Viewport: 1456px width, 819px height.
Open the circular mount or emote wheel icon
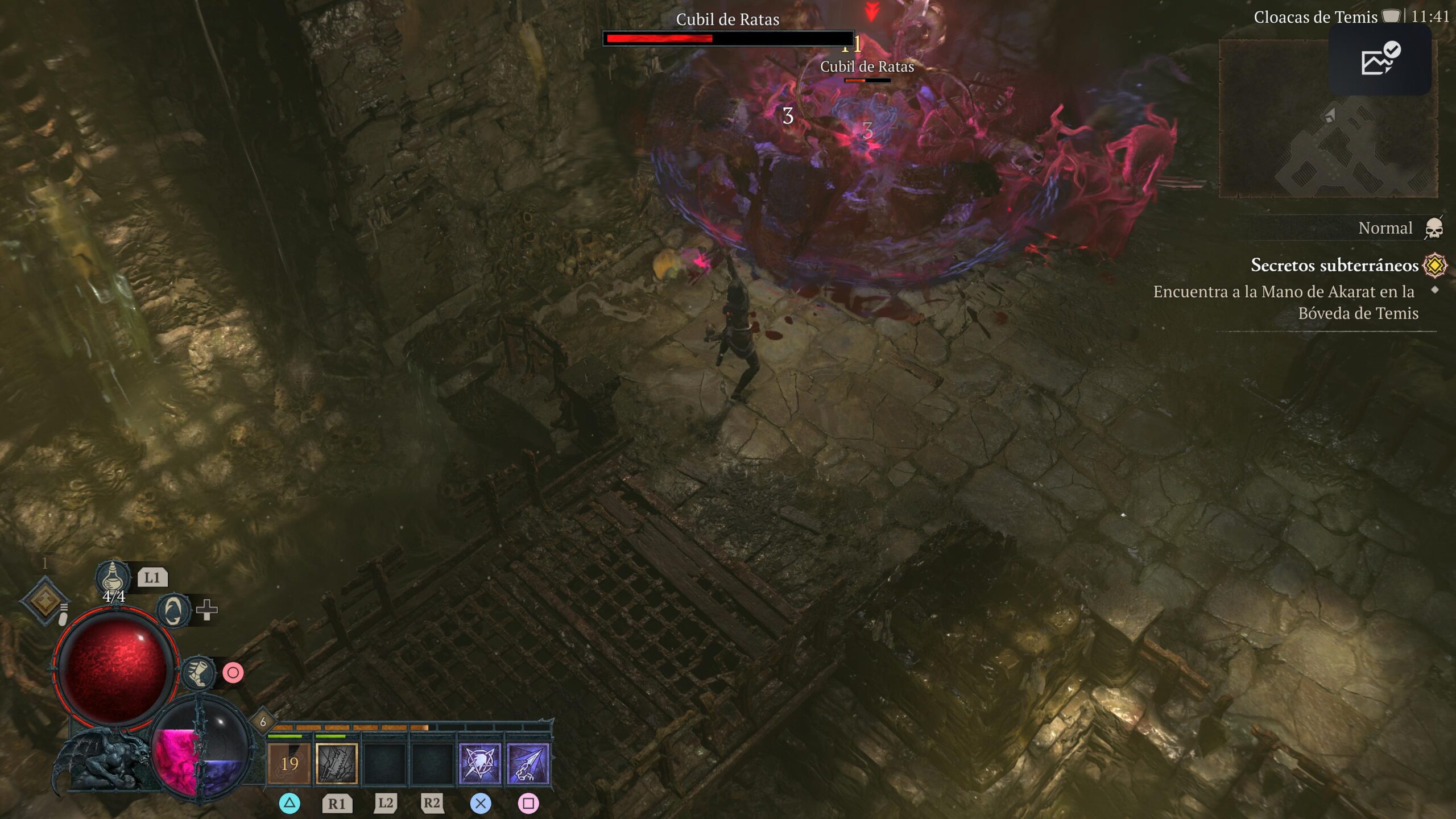tap(173, 611)
